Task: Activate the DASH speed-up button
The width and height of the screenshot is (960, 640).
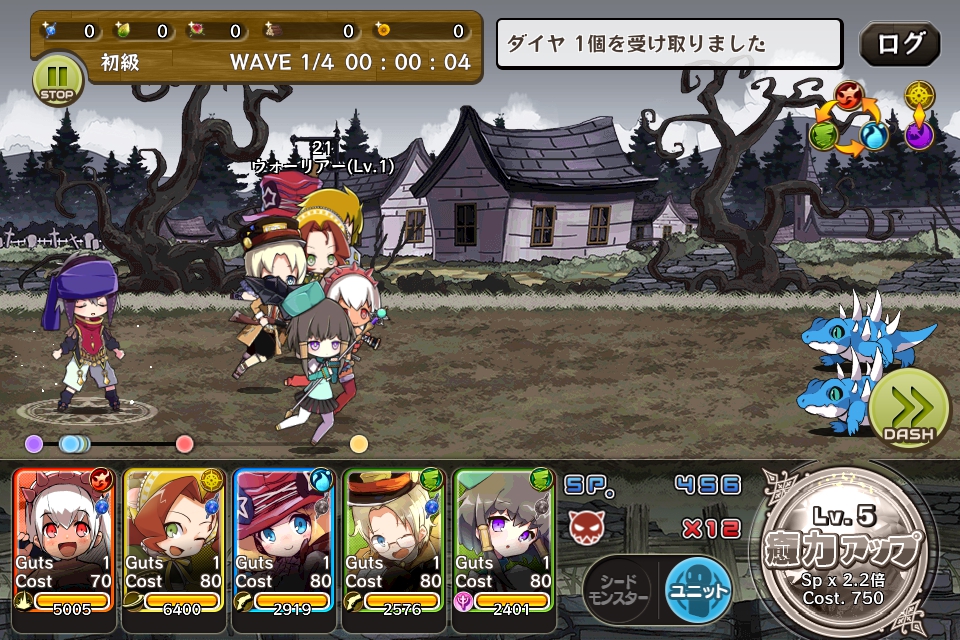Action: point(907,412)
